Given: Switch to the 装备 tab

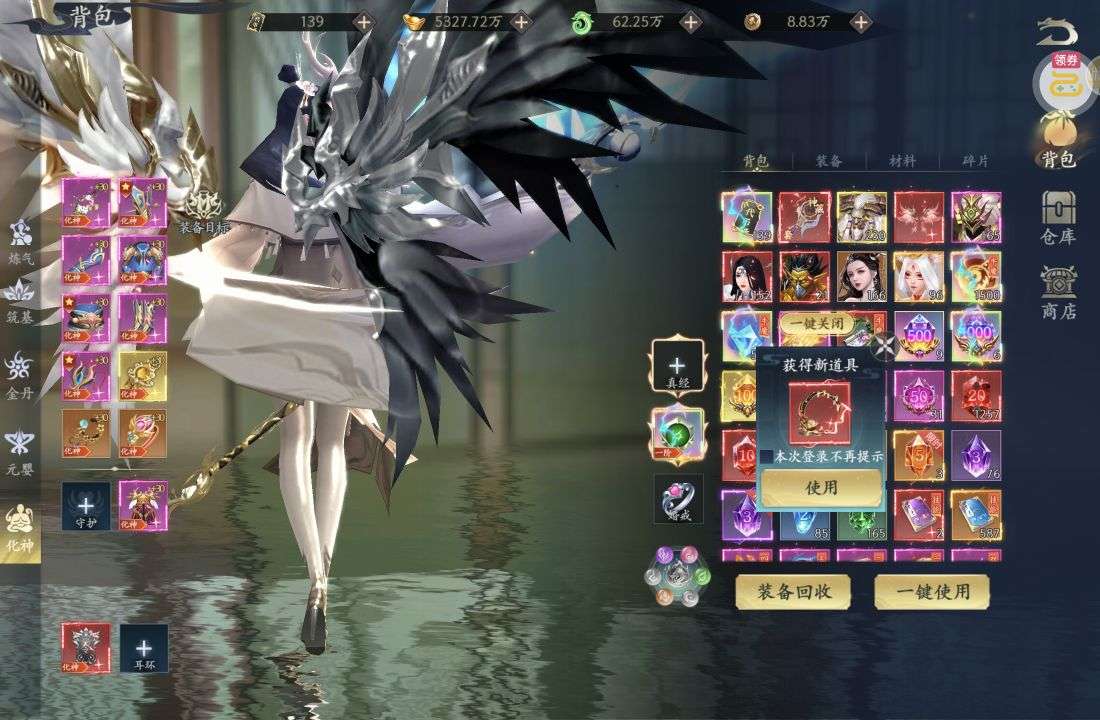Looking at the screenshot, I should [x=828, y=160].
